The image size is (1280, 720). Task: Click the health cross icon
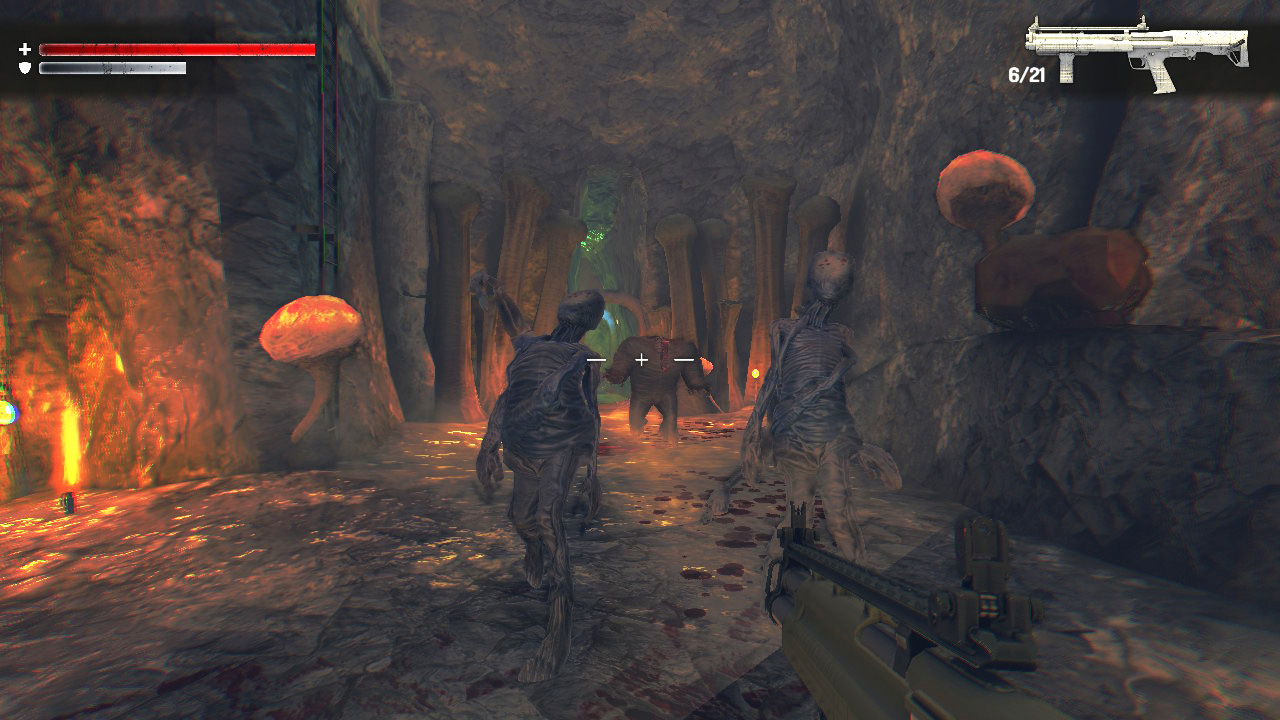click(x=24, y=48)
